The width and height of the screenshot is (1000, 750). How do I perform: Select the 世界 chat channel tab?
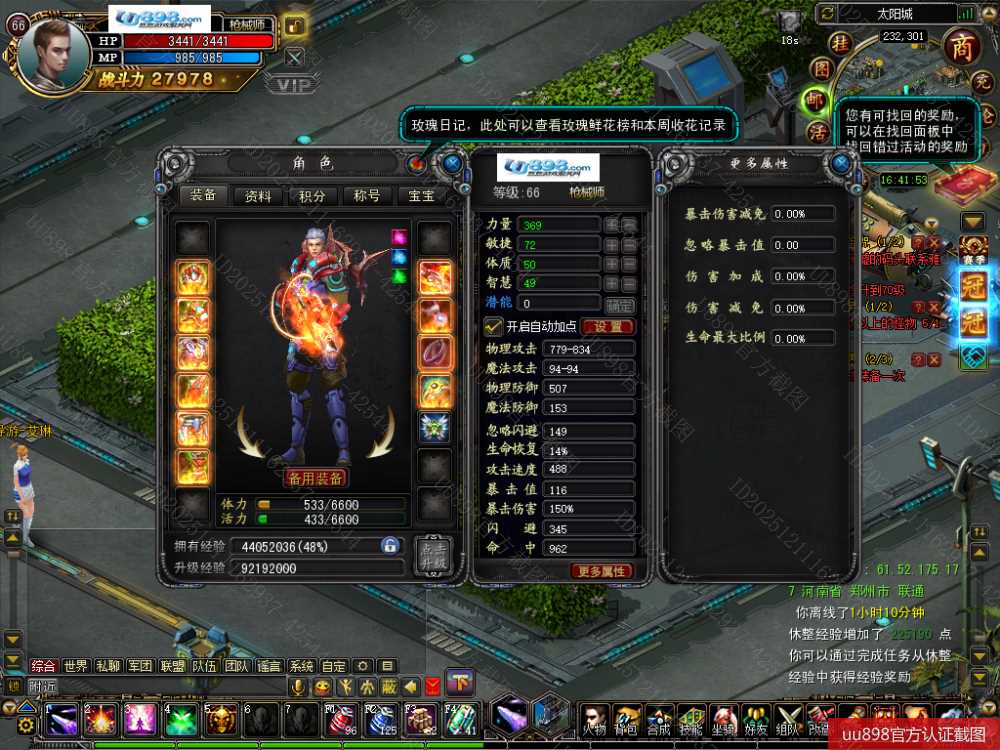(x=76, y=666)
